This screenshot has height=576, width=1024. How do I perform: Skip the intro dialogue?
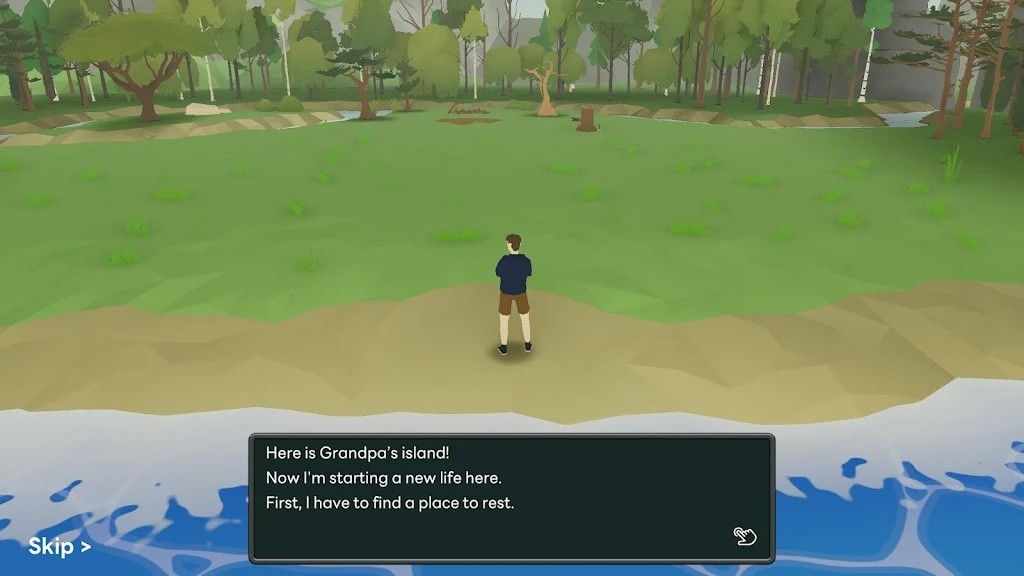[x=59, y=546]
